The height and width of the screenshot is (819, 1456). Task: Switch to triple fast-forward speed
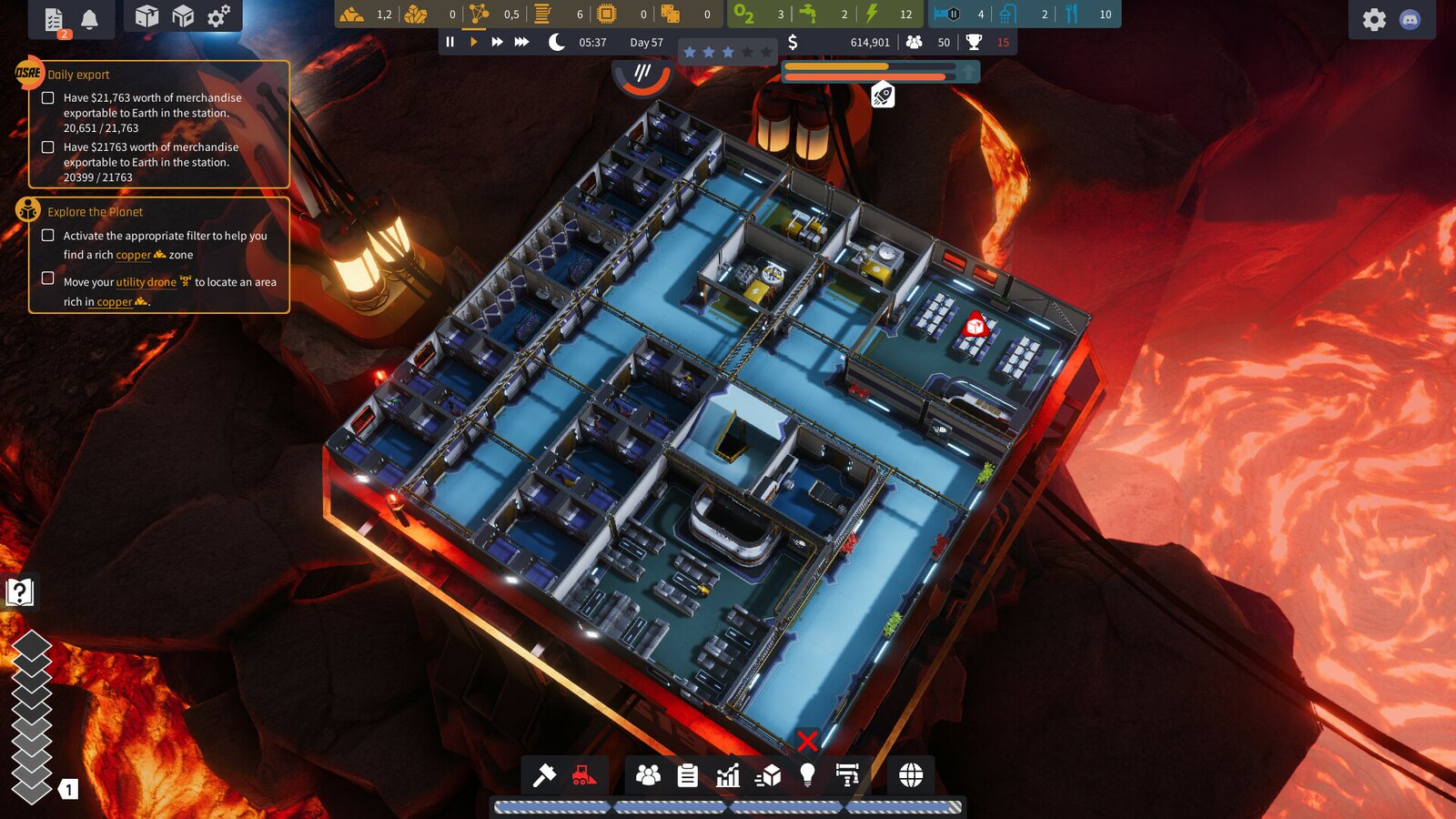click(x=521, y=42)
